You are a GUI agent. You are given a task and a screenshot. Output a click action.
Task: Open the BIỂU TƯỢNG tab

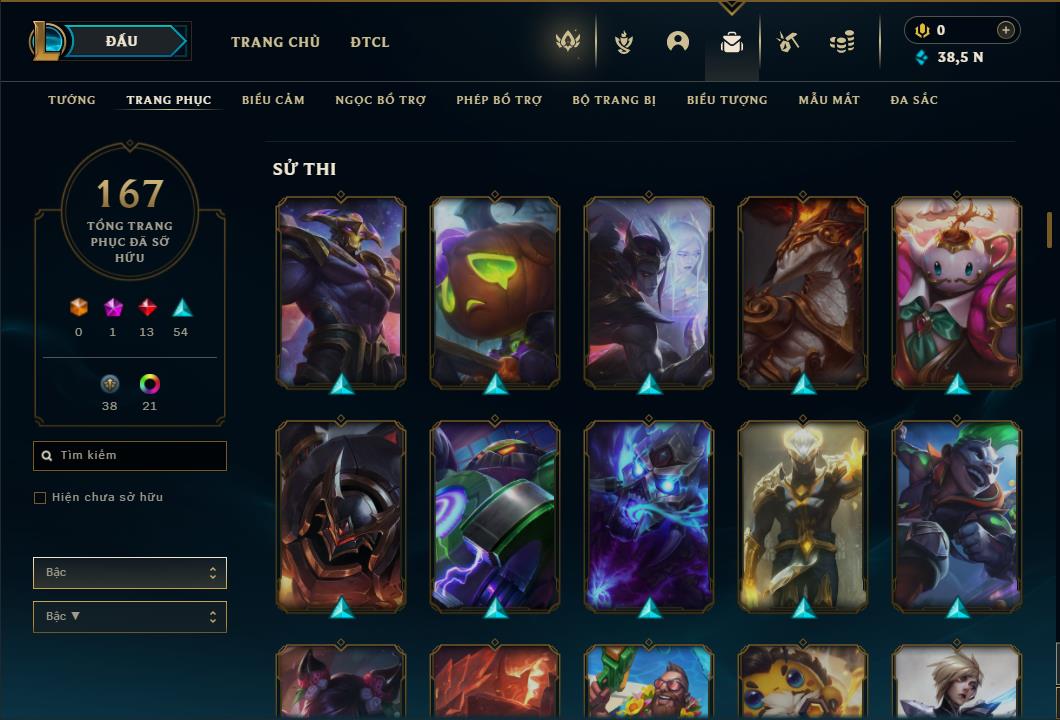[x=727, y=100]
